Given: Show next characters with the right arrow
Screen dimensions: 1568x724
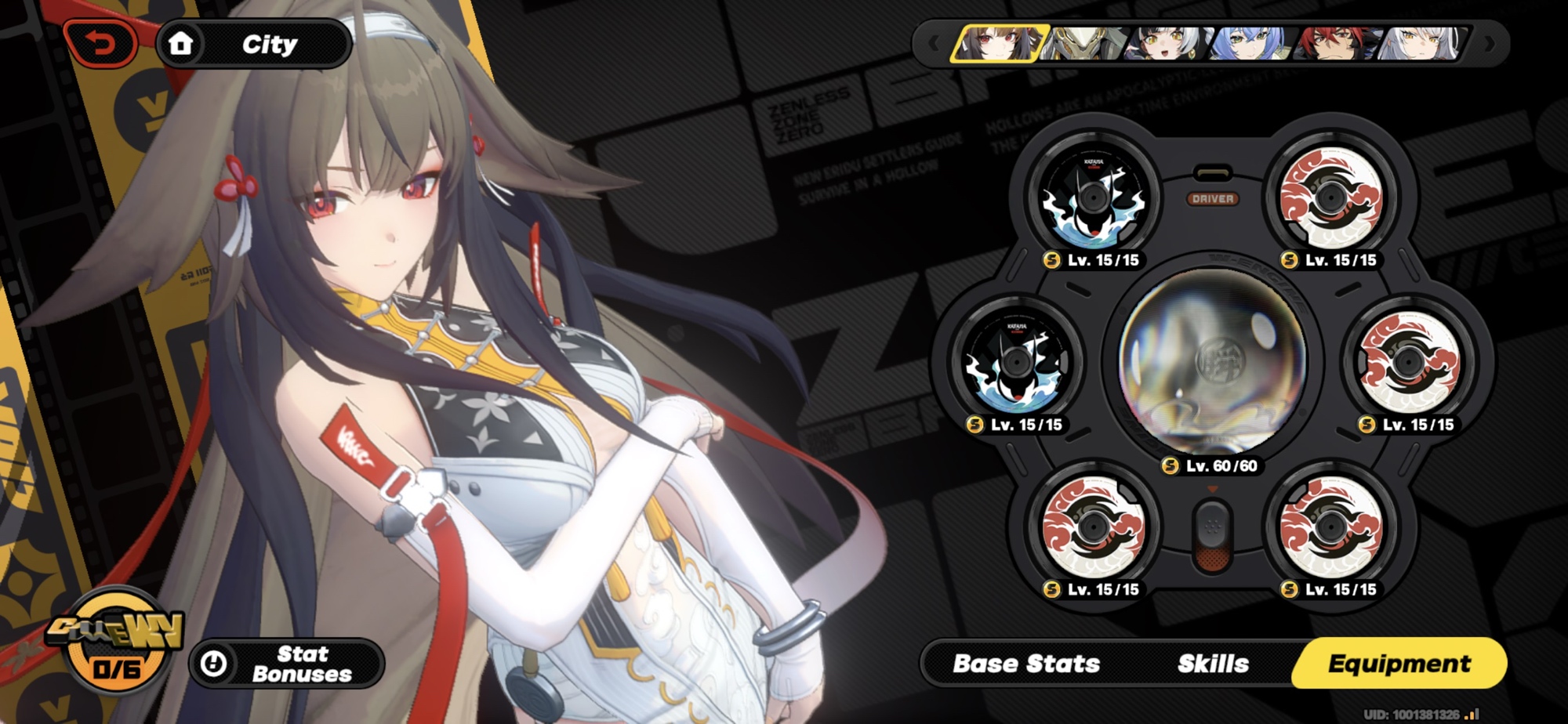Looking at the screenshot, I should pos(1490,44).
